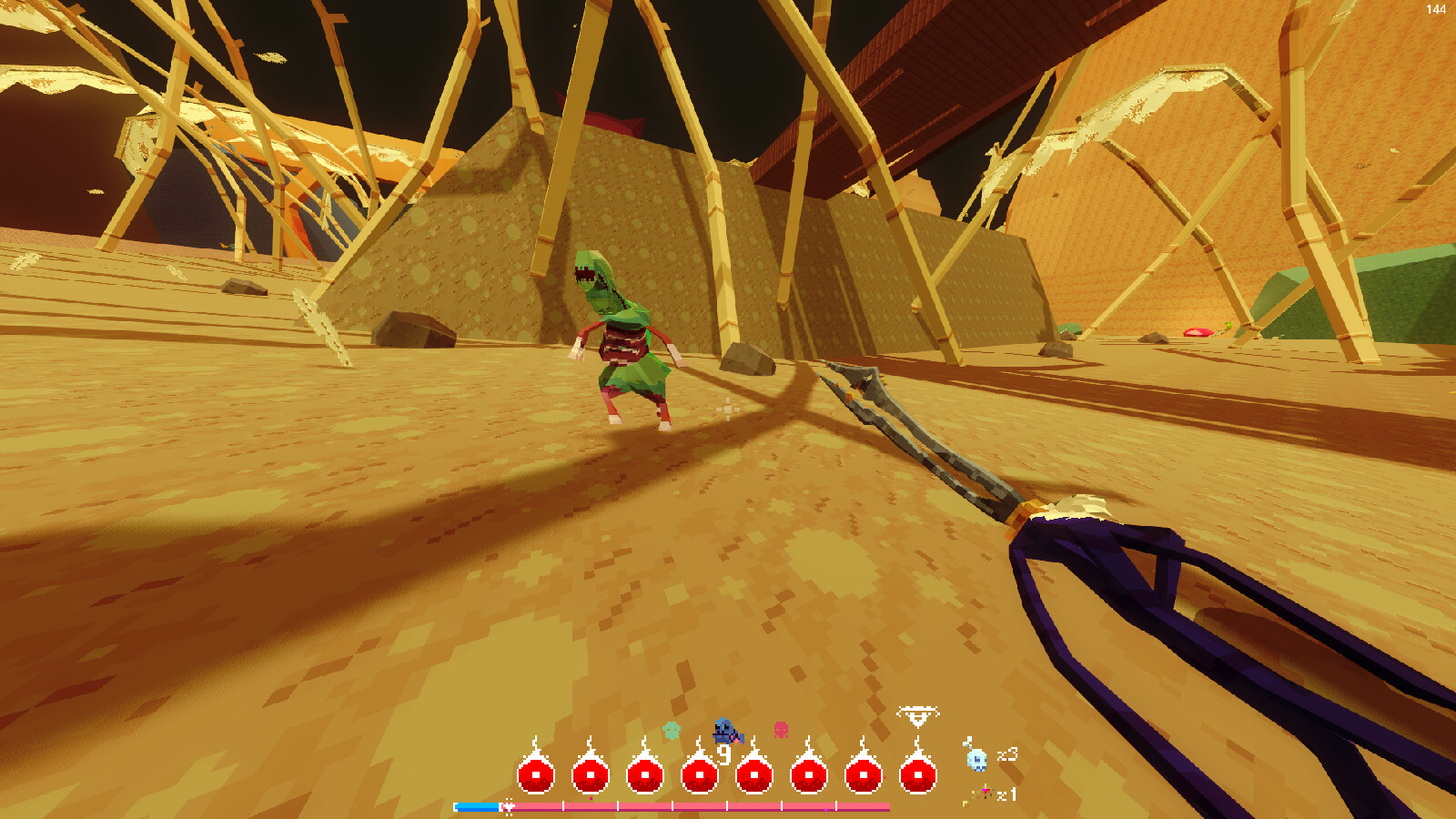Click the leftmost red health orb
Screen dimensions: 1456x819
pos(535,775)
